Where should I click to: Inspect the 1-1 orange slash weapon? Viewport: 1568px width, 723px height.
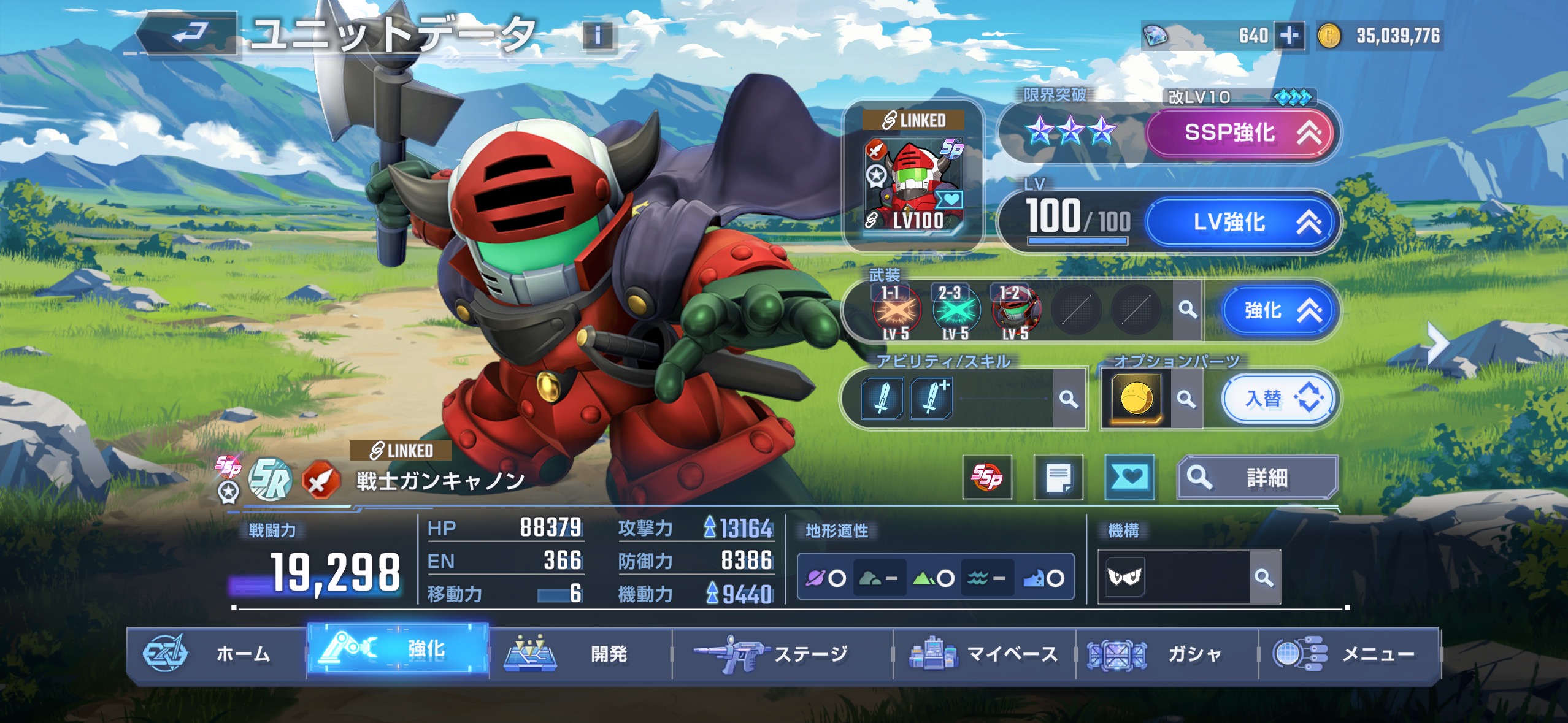click(x=896, y=310)
